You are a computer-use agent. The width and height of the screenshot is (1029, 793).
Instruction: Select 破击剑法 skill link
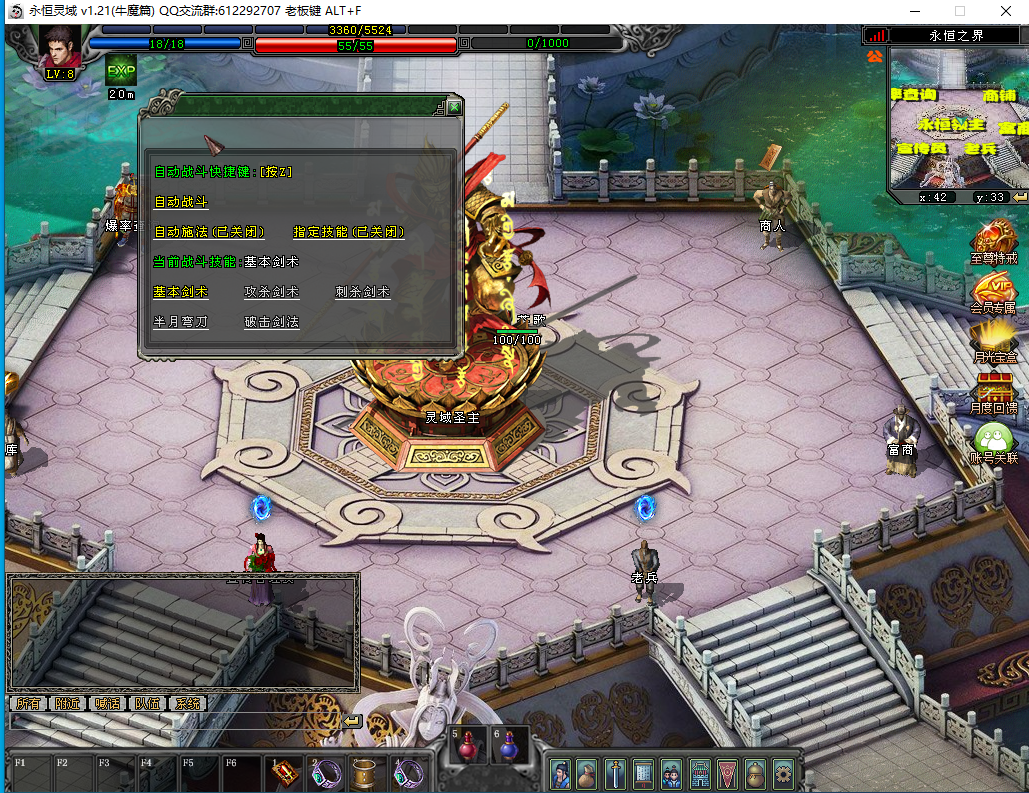272,322
